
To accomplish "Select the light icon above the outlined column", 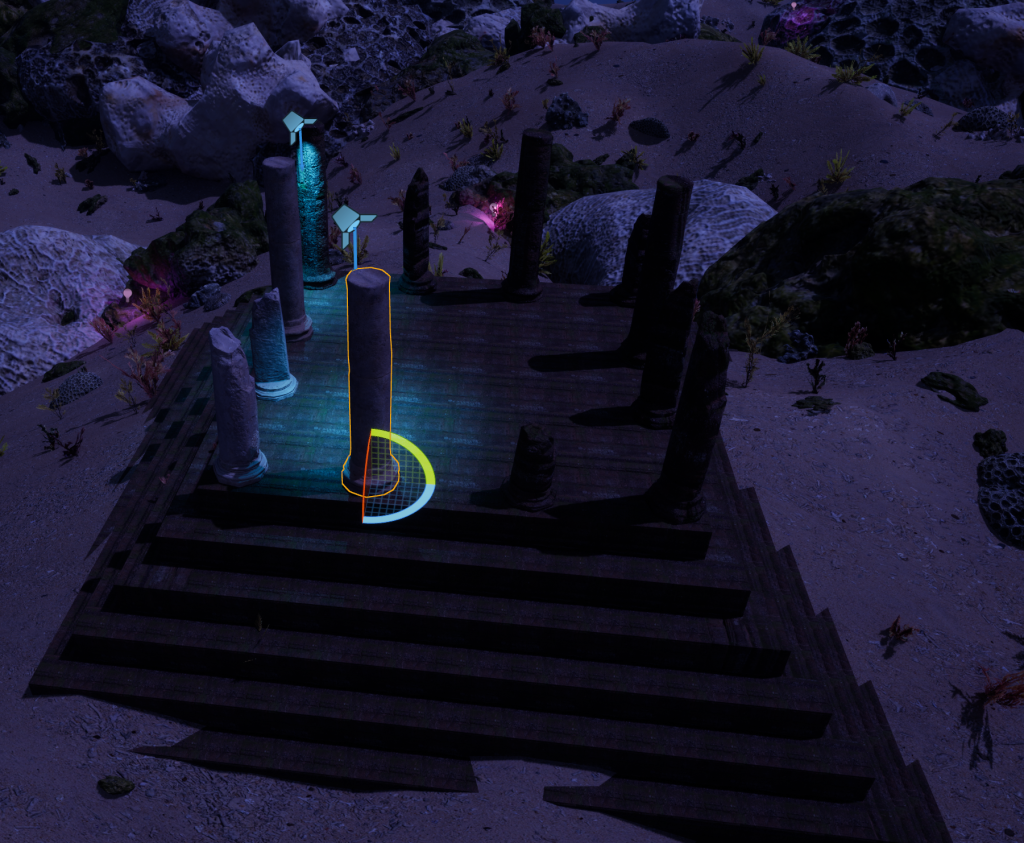I will pos(351,223).
